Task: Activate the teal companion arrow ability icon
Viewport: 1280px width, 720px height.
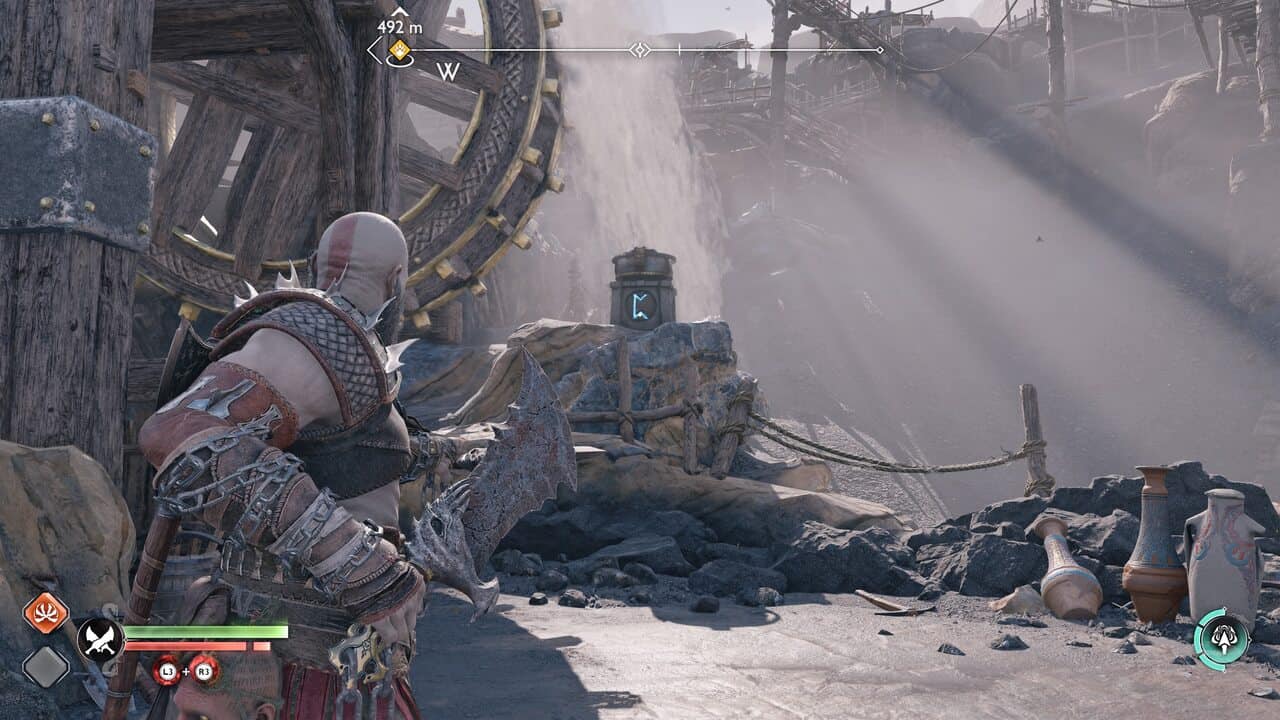Action: (1221, 638)
